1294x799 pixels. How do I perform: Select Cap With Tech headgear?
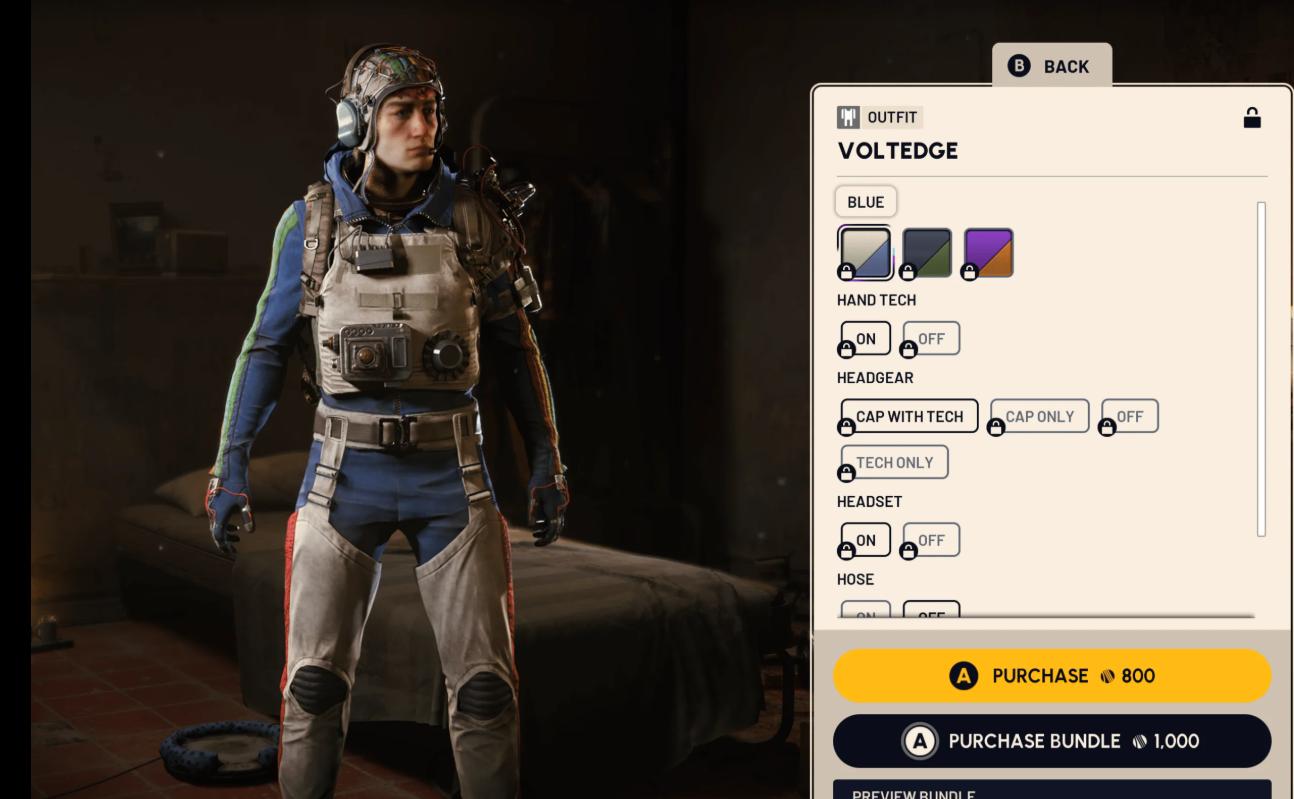click(909, 417)
